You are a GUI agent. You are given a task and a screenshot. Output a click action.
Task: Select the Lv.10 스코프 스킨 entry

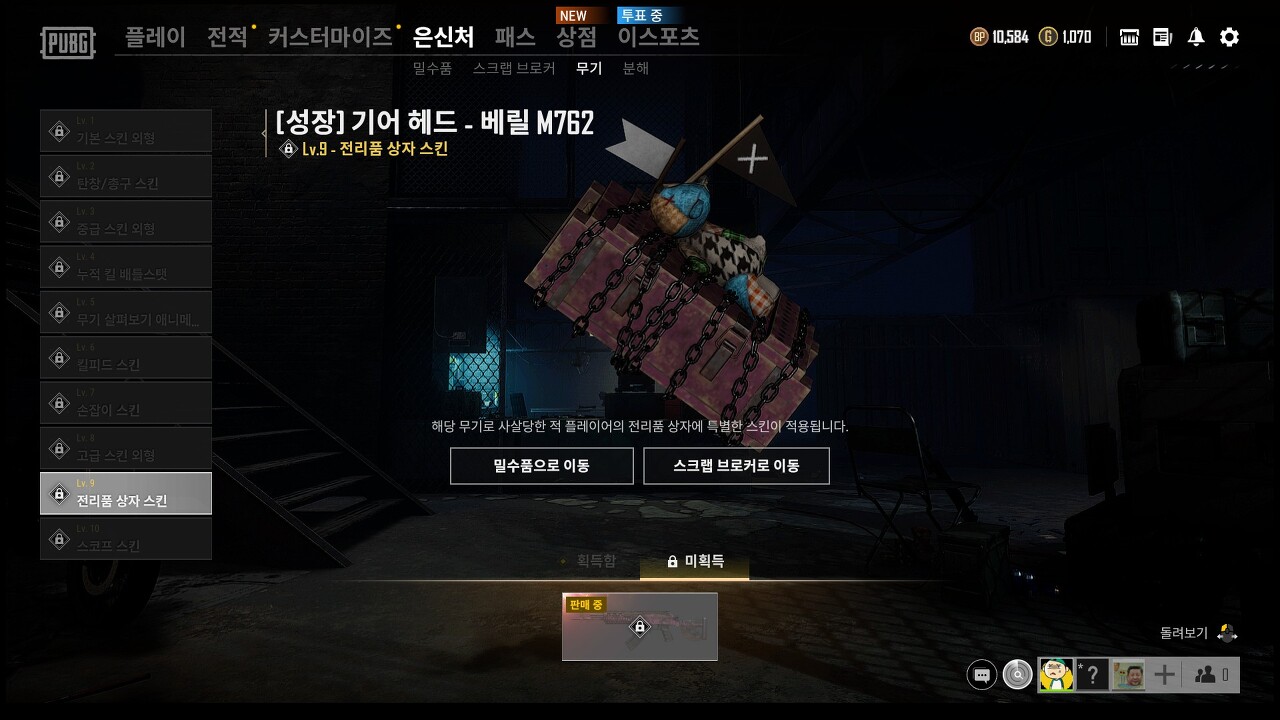[x=126, y=538]
